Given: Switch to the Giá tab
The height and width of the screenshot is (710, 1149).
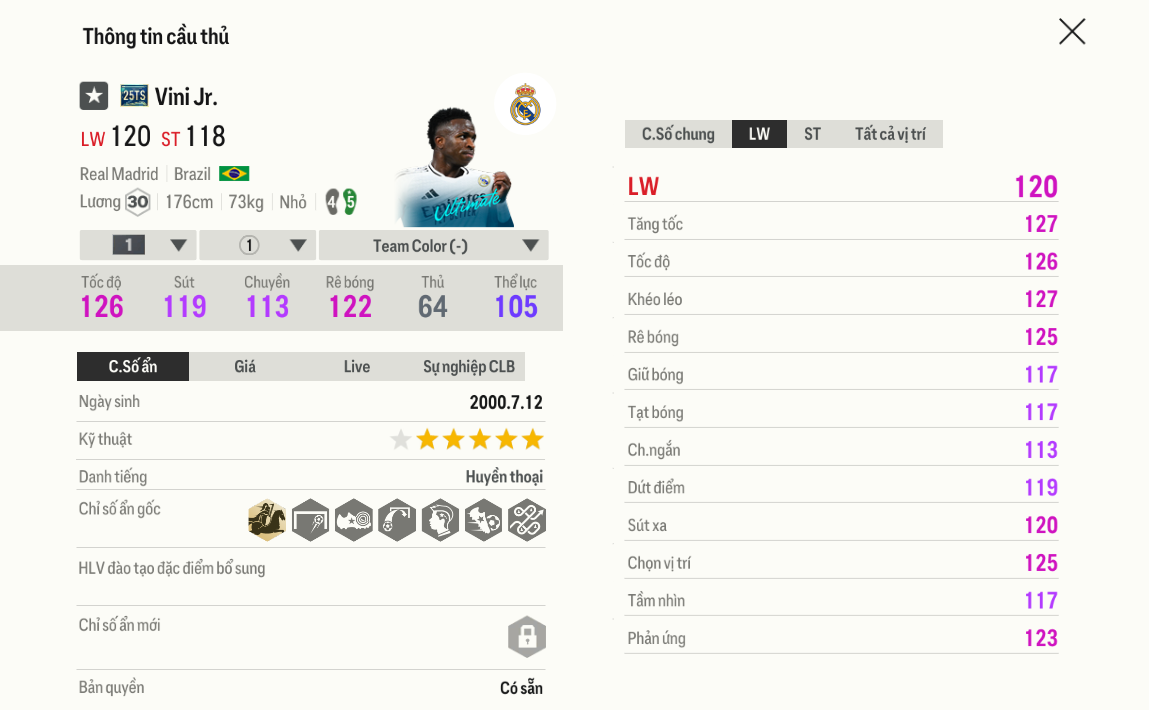Looking at the screenshot, I should point(245,367).
